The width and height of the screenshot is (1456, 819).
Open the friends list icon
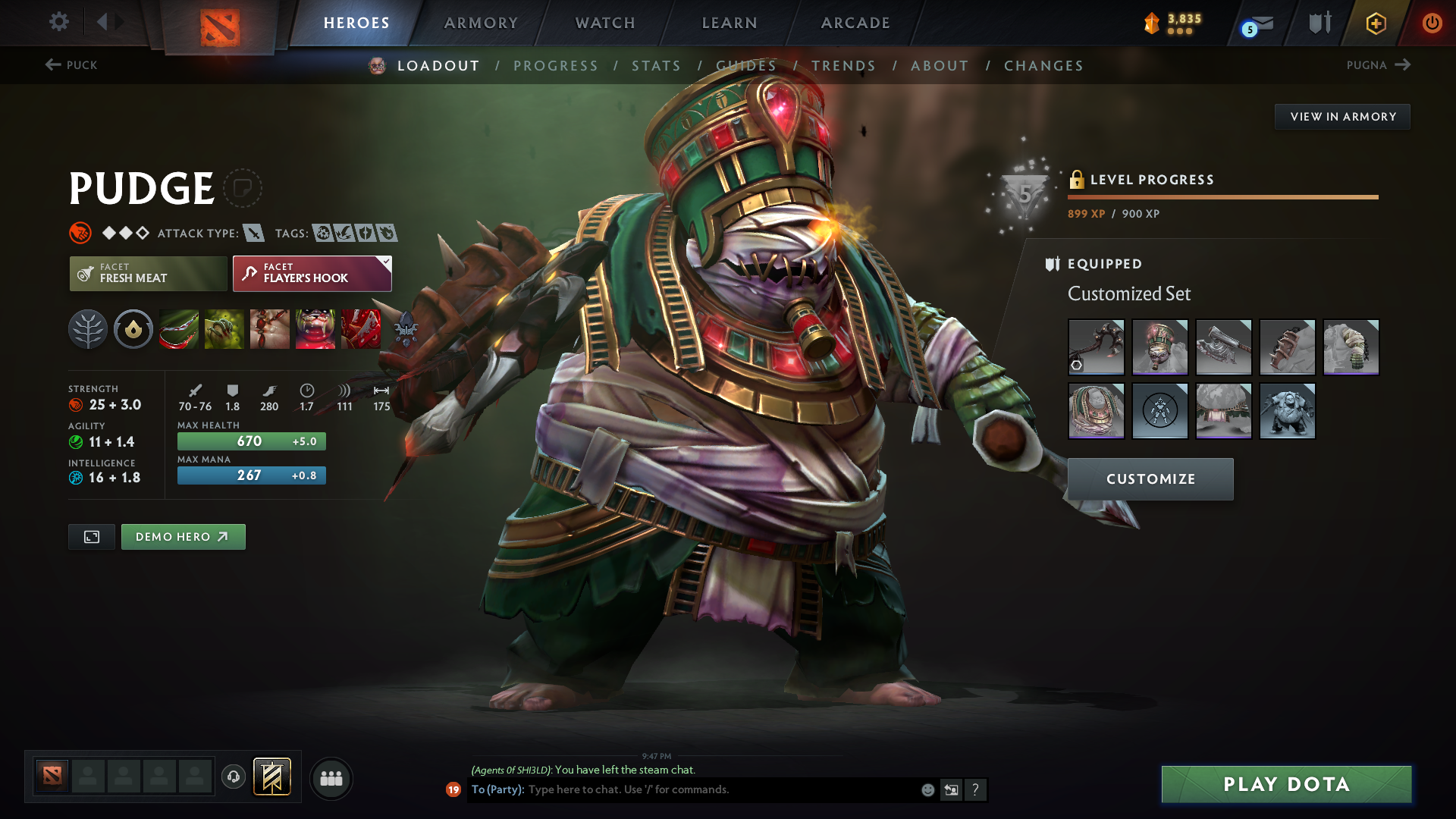click(331, 778)
